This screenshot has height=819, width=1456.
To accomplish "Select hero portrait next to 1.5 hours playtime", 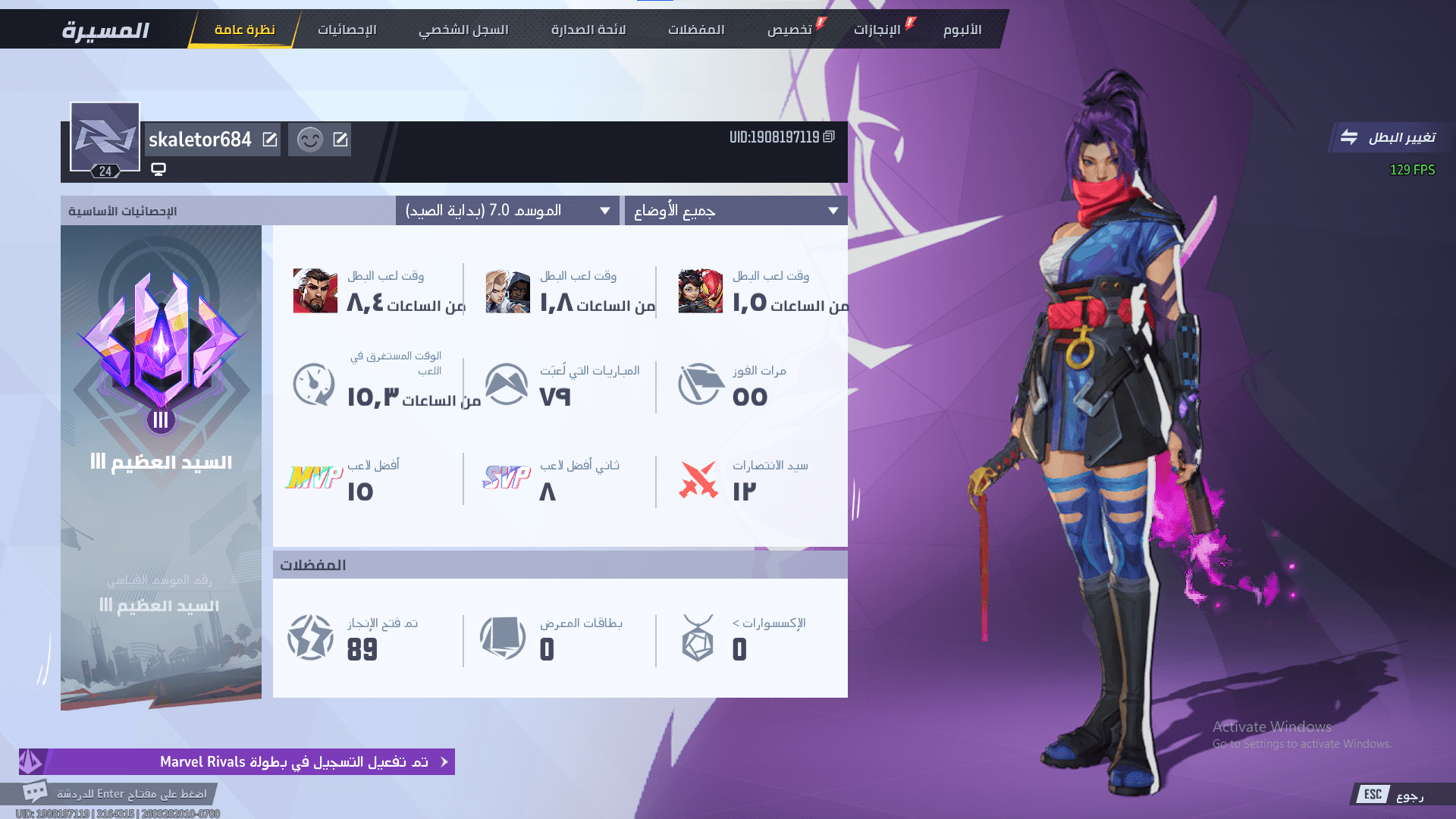I will click(699, 292).
